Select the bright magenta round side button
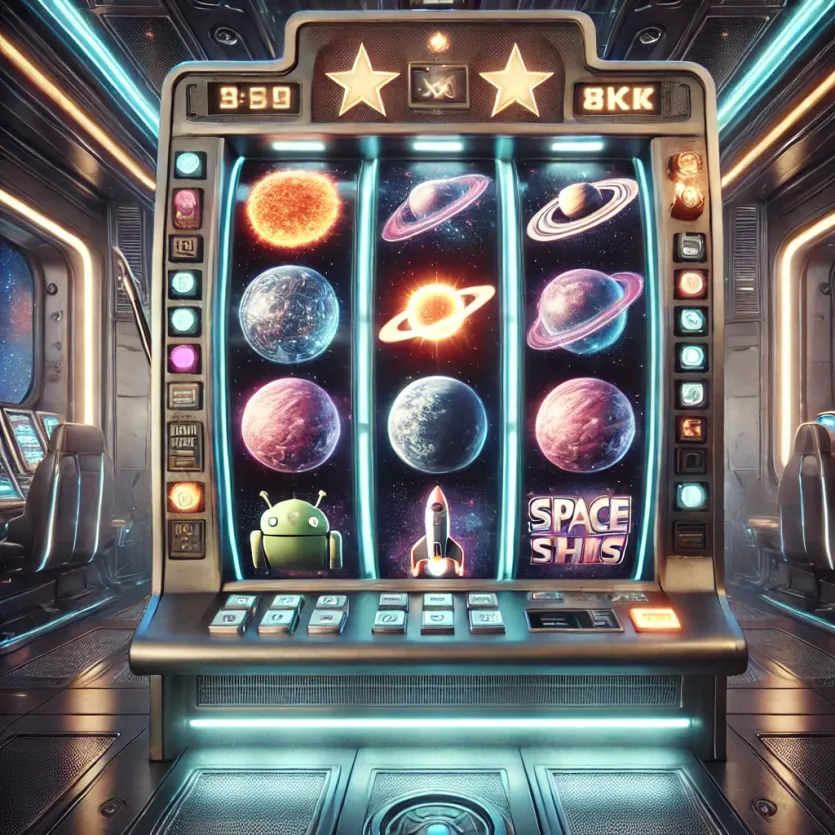Viewport: 835px width, 835px height. click(x=184, y=357)
